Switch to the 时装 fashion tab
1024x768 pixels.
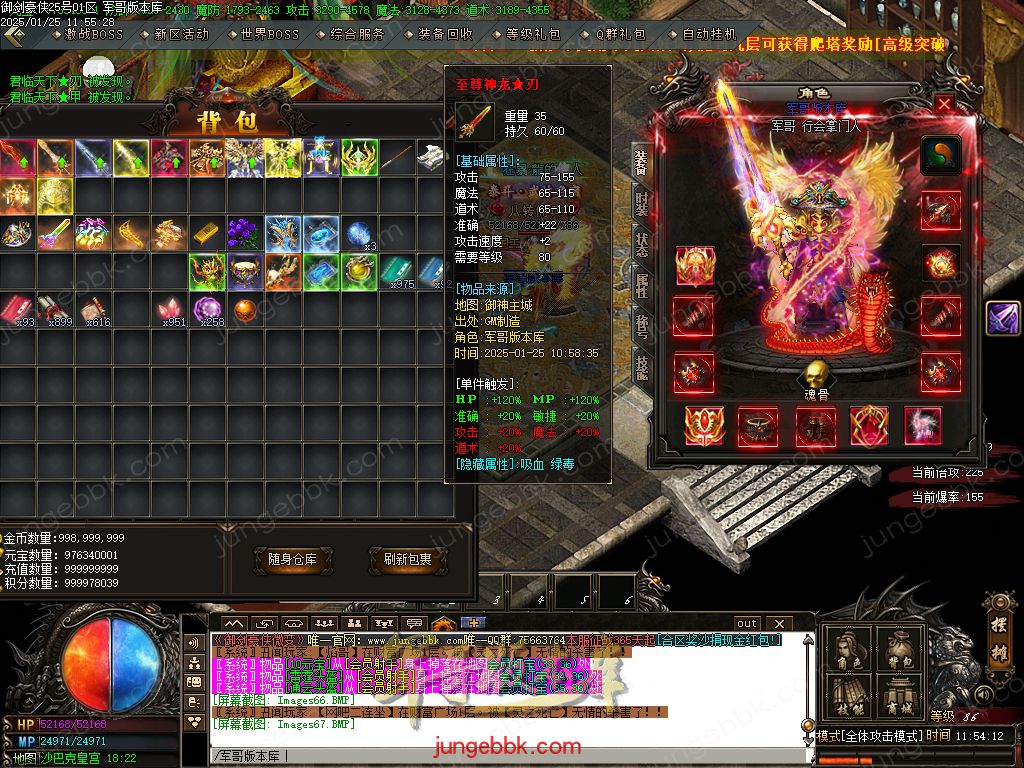[x=641, y=205]
